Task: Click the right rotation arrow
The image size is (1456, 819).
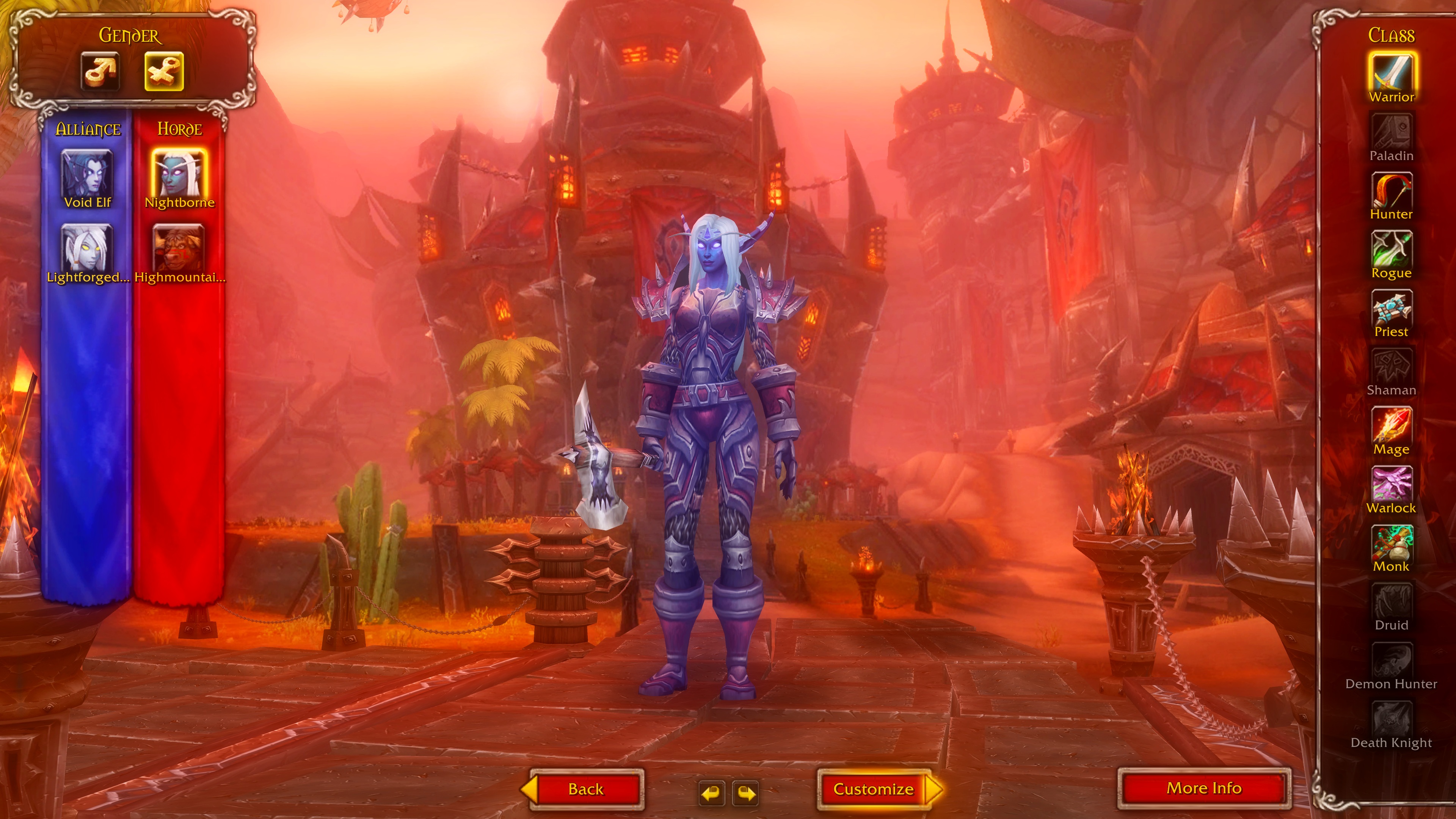Action: 745,792
